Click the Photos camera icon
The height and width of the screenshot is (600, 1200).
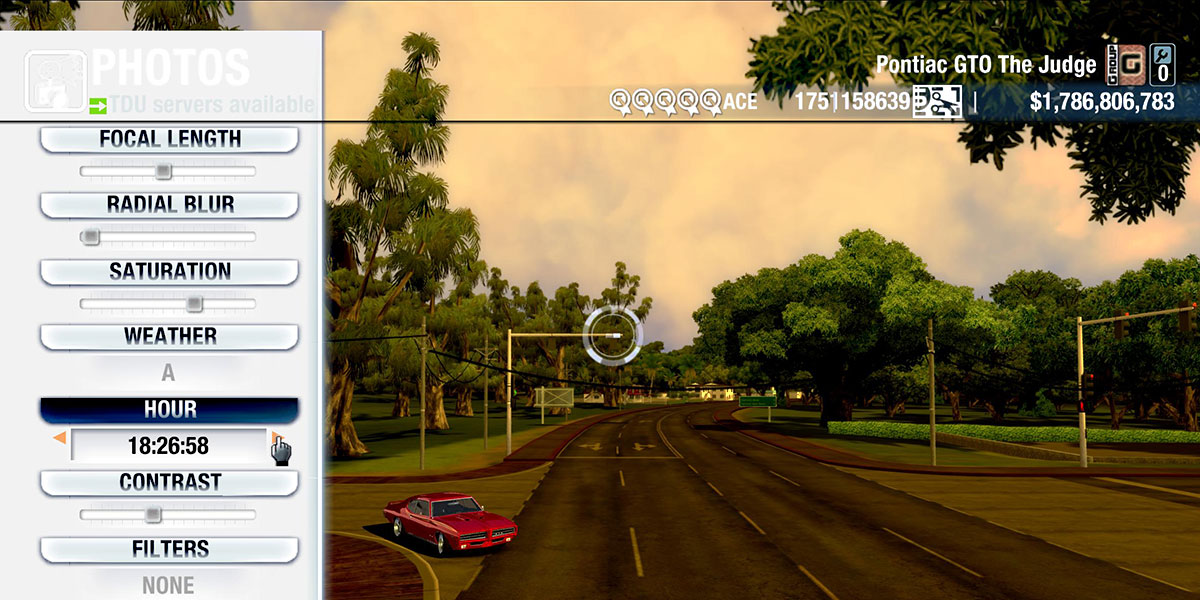tap(55, 82)
